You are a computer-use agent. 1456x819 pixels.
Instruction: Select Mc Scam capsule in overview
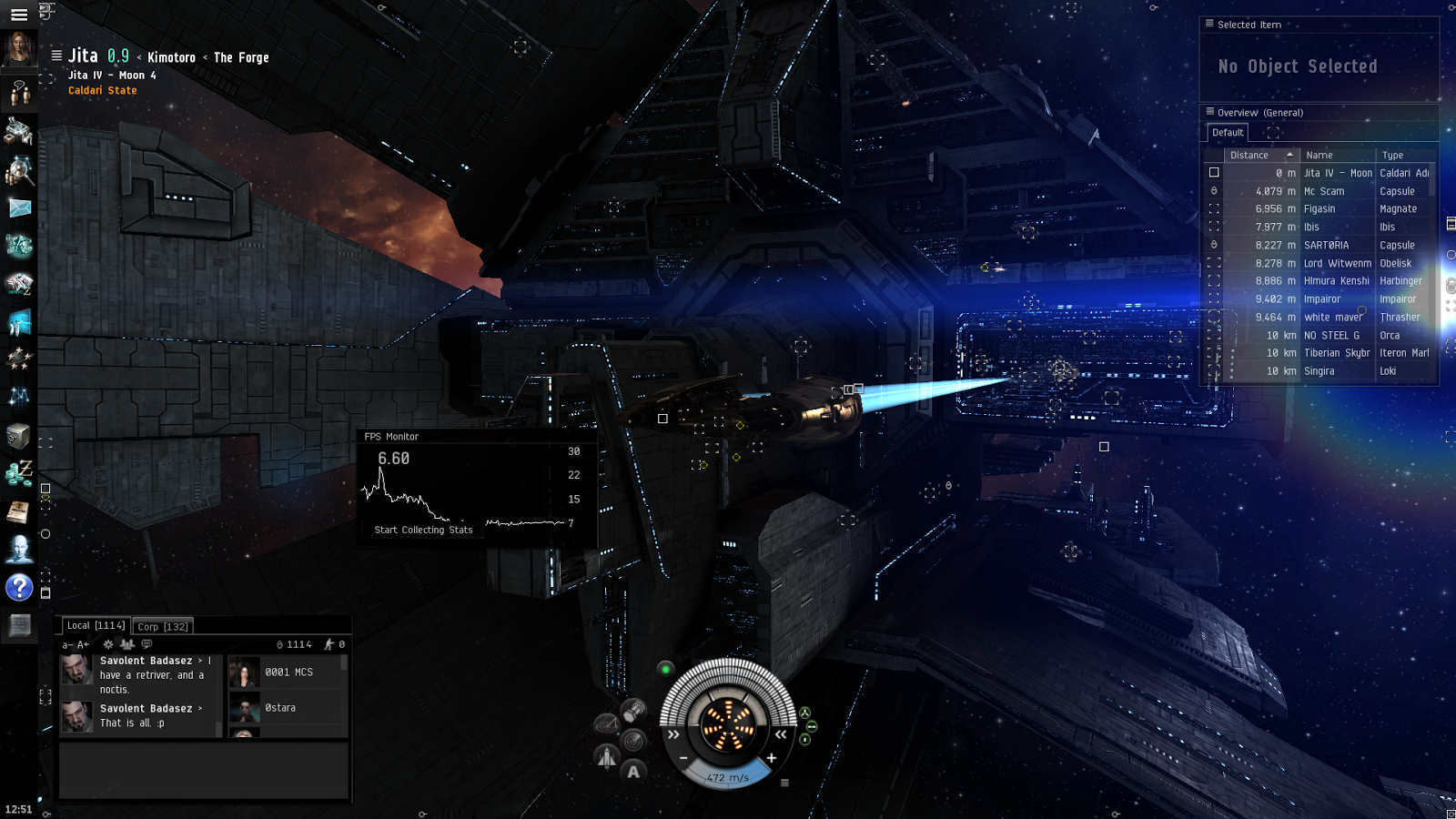pos(1323,191)
